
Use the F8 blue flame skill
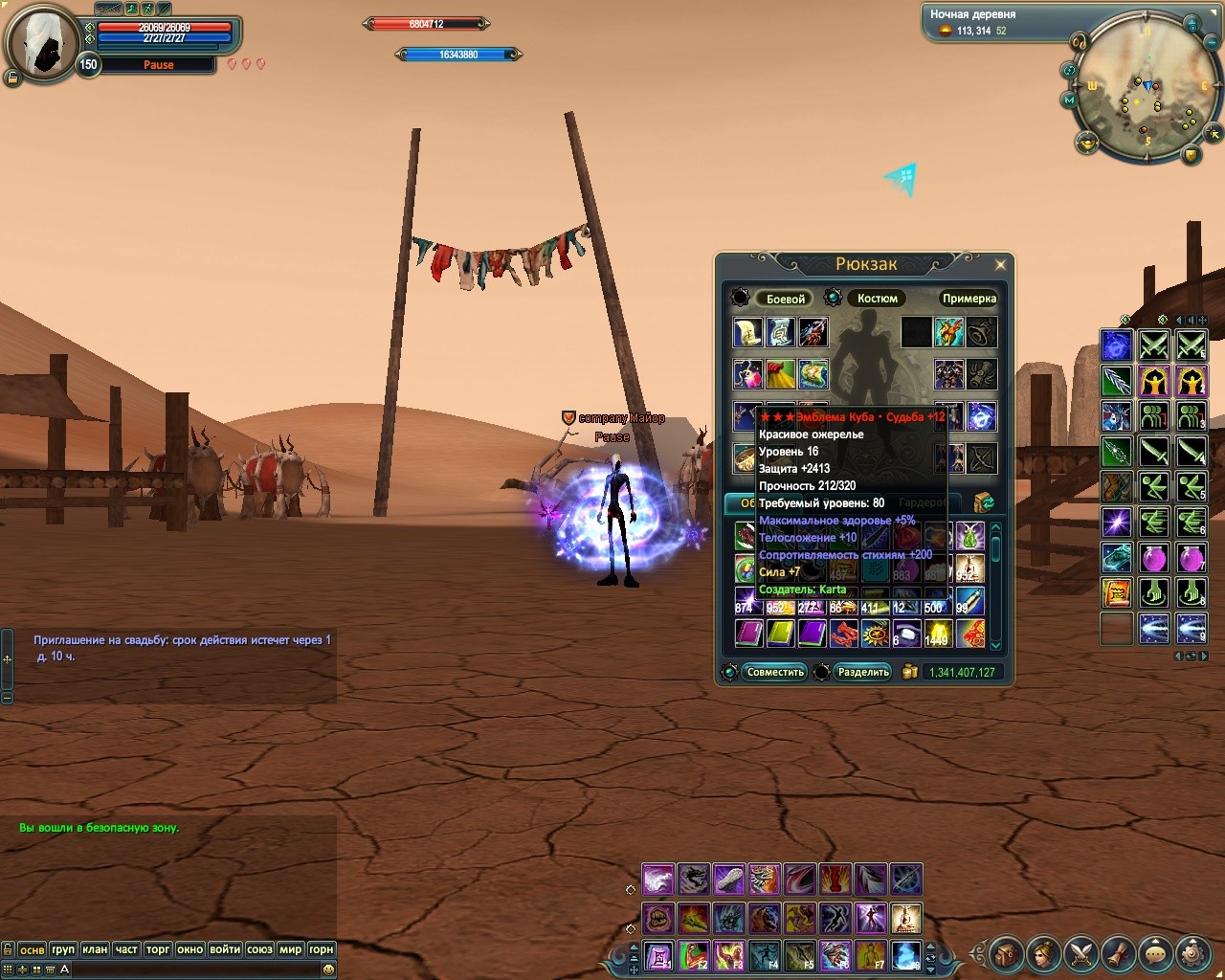click(906, 955)
